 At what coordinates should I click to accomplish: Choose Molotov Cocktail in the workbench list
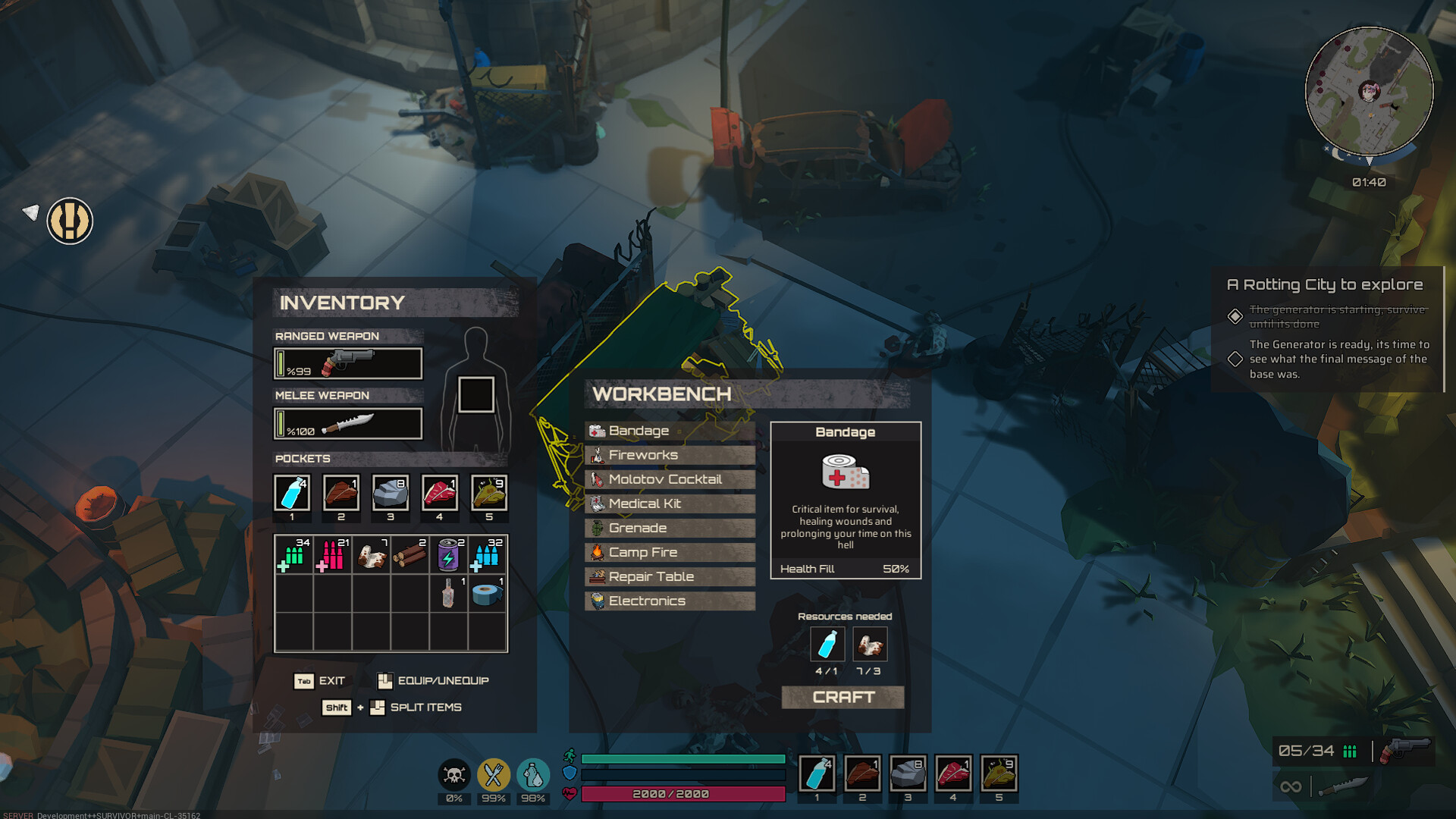[x=670, y=479]
